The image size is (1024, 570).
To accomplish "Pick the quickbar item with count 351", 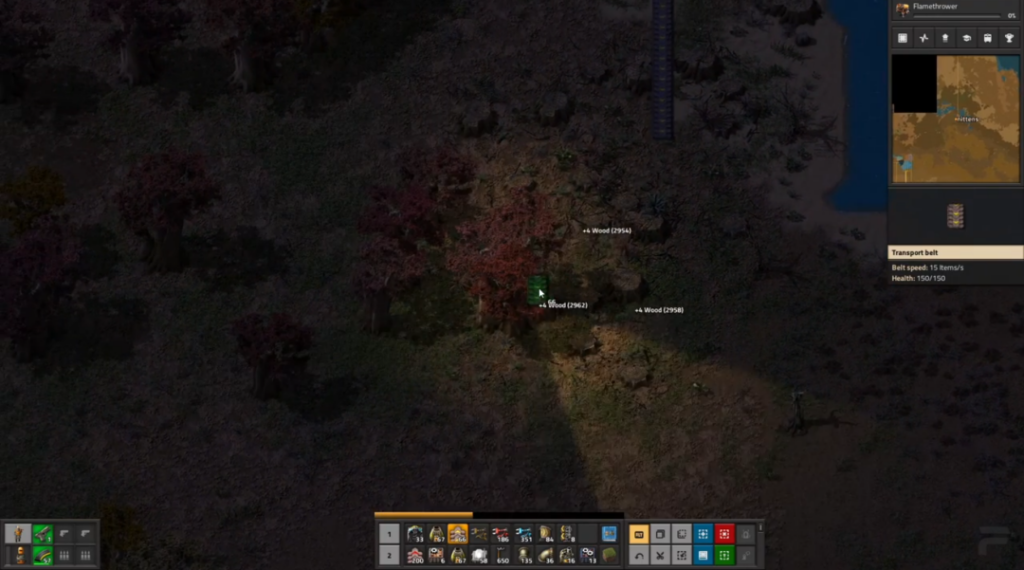I will [523, 534].
